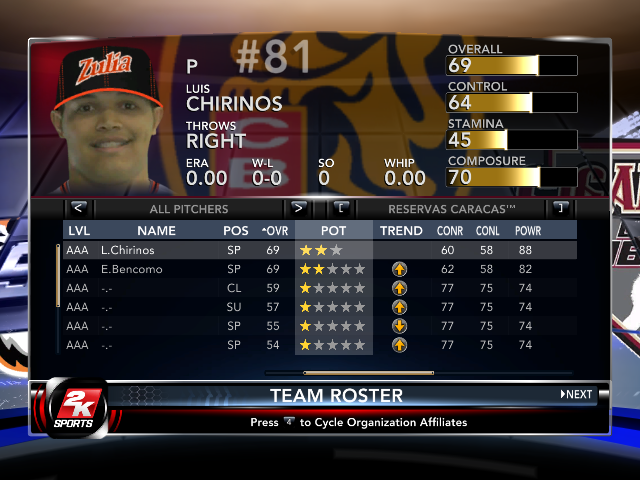Sort the roster by LVL column

pos(78,231)
